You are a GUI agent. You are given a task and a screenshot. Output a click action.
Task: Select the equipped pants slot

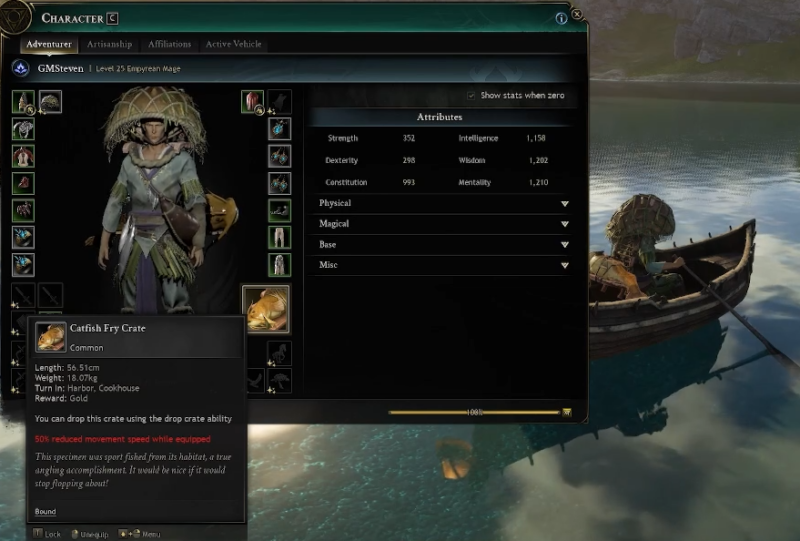(x=280, y=238)
